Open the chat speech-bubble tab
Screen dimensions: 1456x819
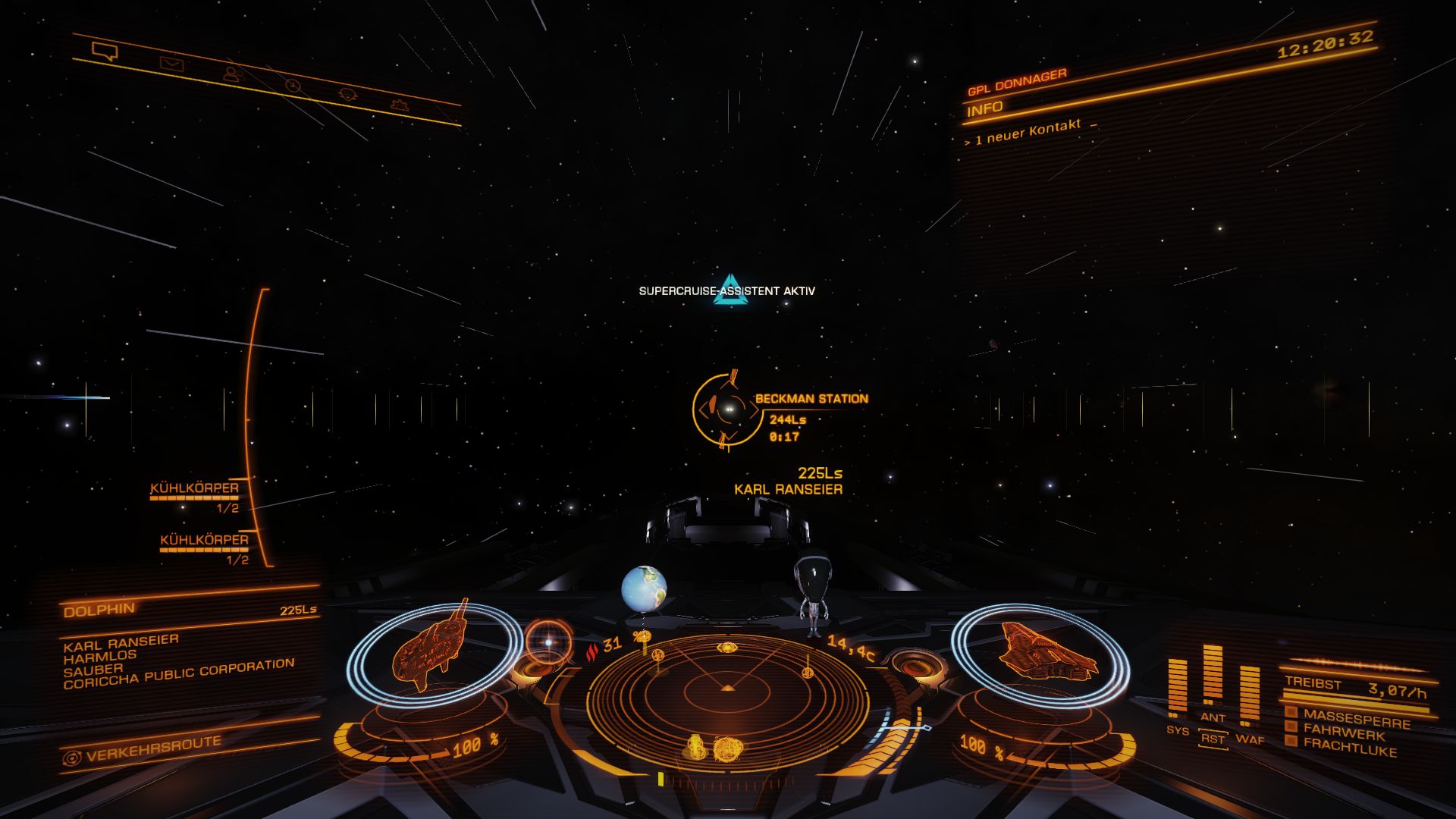105,52
